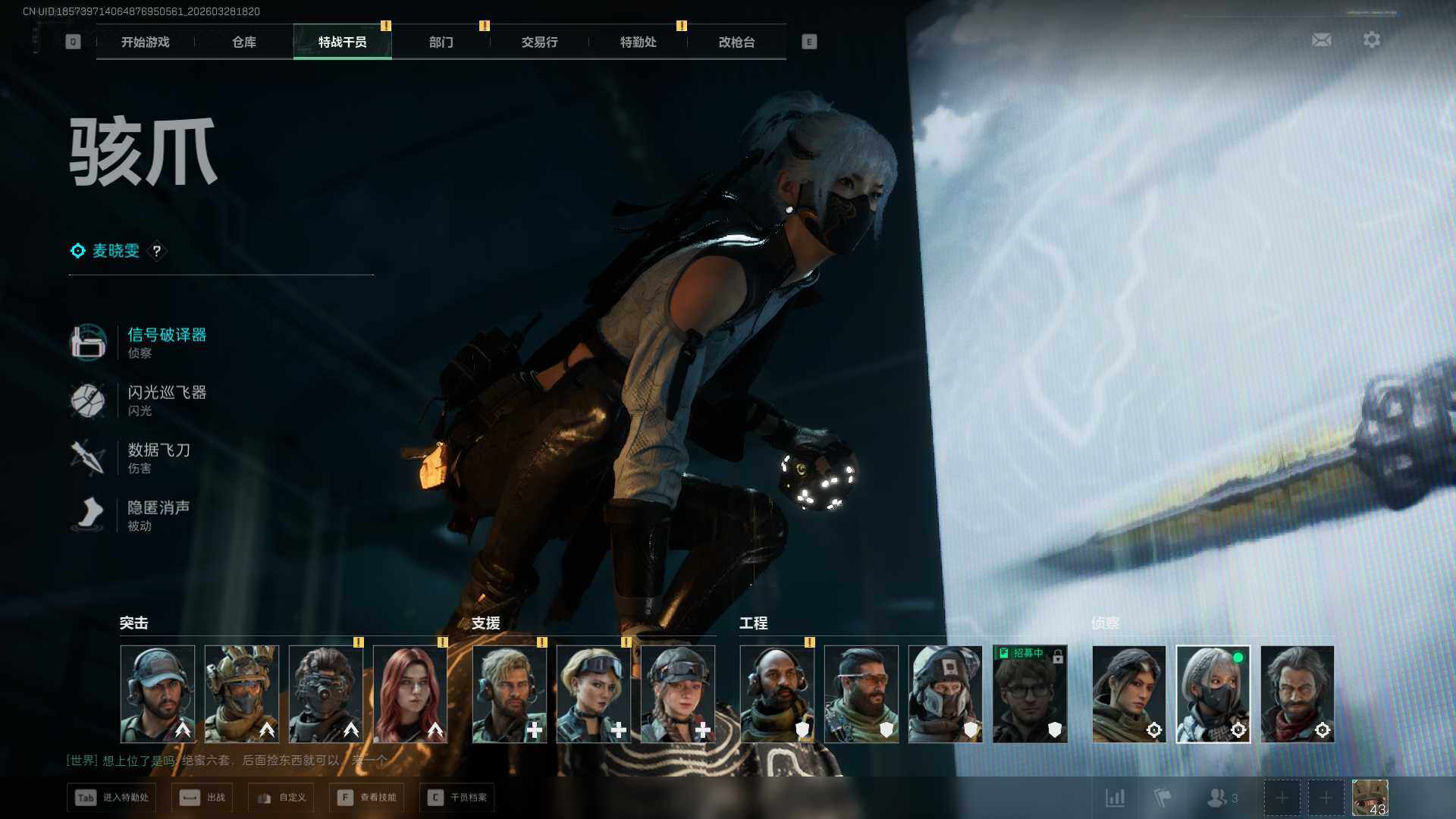The height and width of the screenshot is (819, 1456).
Task: Open the 交易行 tab
Action: coord(539,42)
